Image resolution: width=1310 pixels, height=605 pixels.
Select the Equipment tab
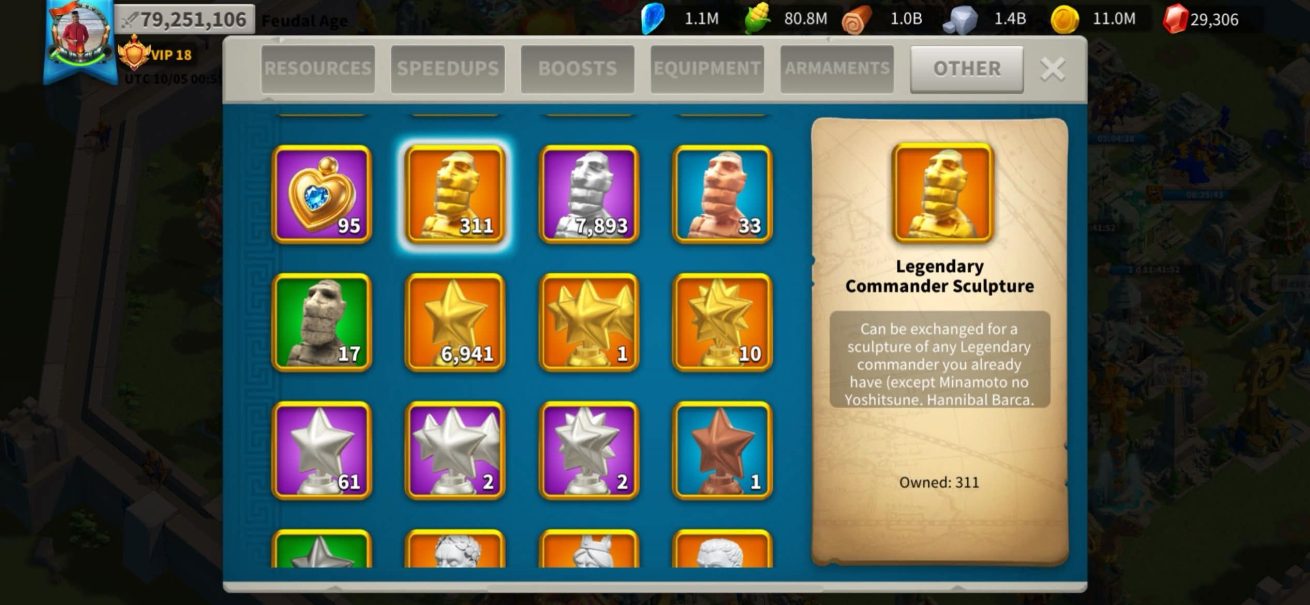point(707,69)
